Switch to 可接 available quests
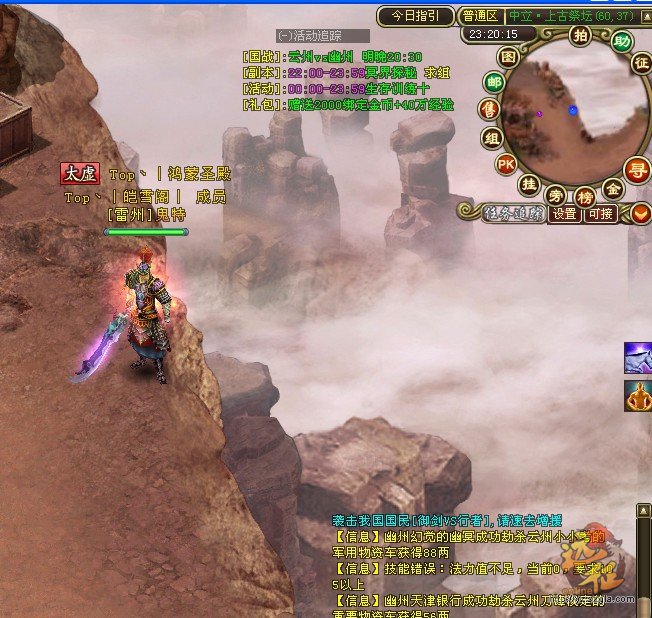652x618 pixels. [x=600, y=213]
